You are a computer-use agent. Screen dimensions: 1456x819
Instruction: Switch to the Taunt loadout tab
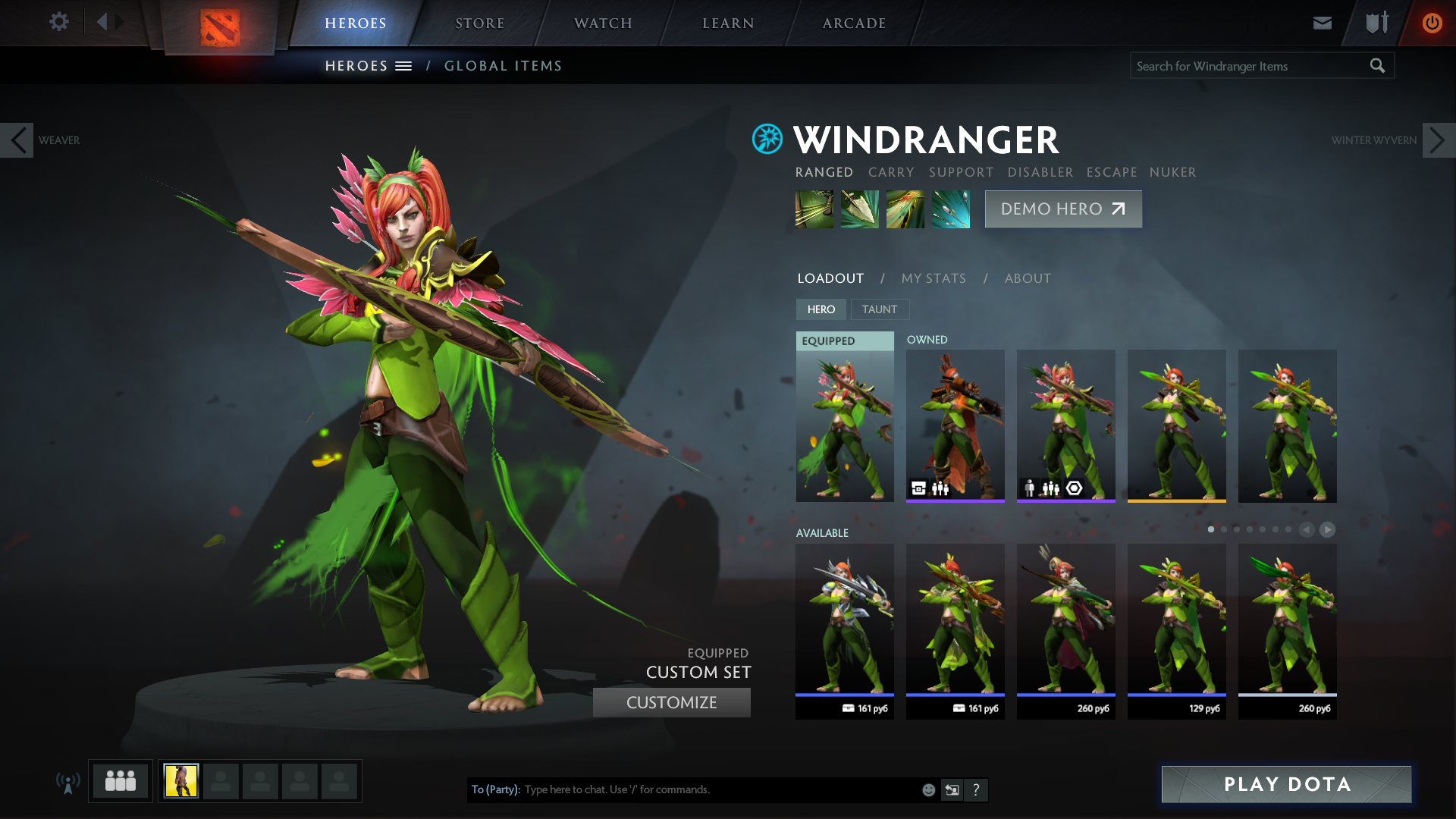point(879,309)
